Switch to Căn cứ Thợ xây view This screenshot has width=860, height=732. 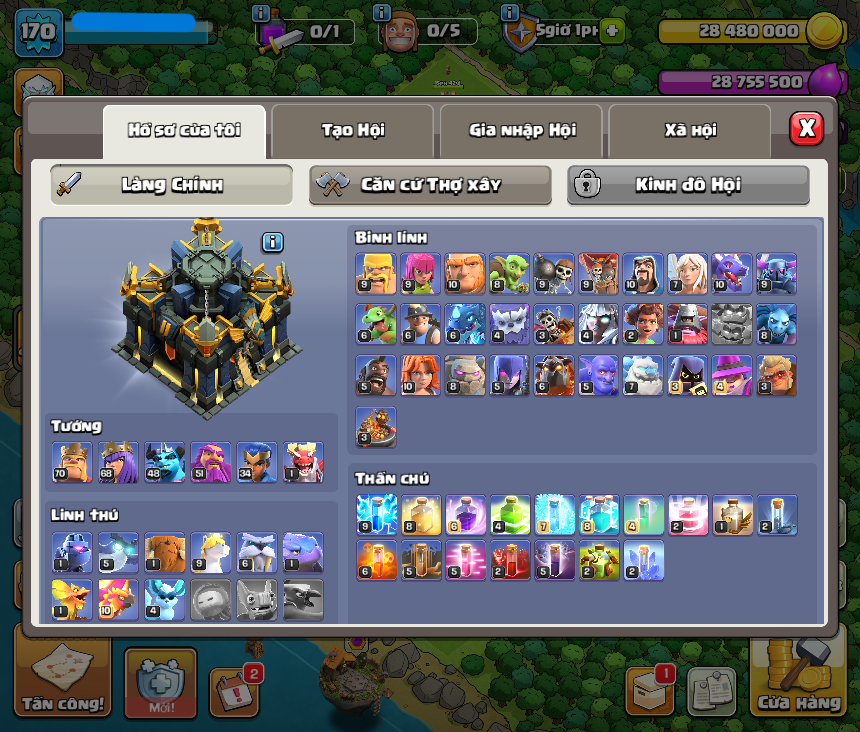coord(430,185)
